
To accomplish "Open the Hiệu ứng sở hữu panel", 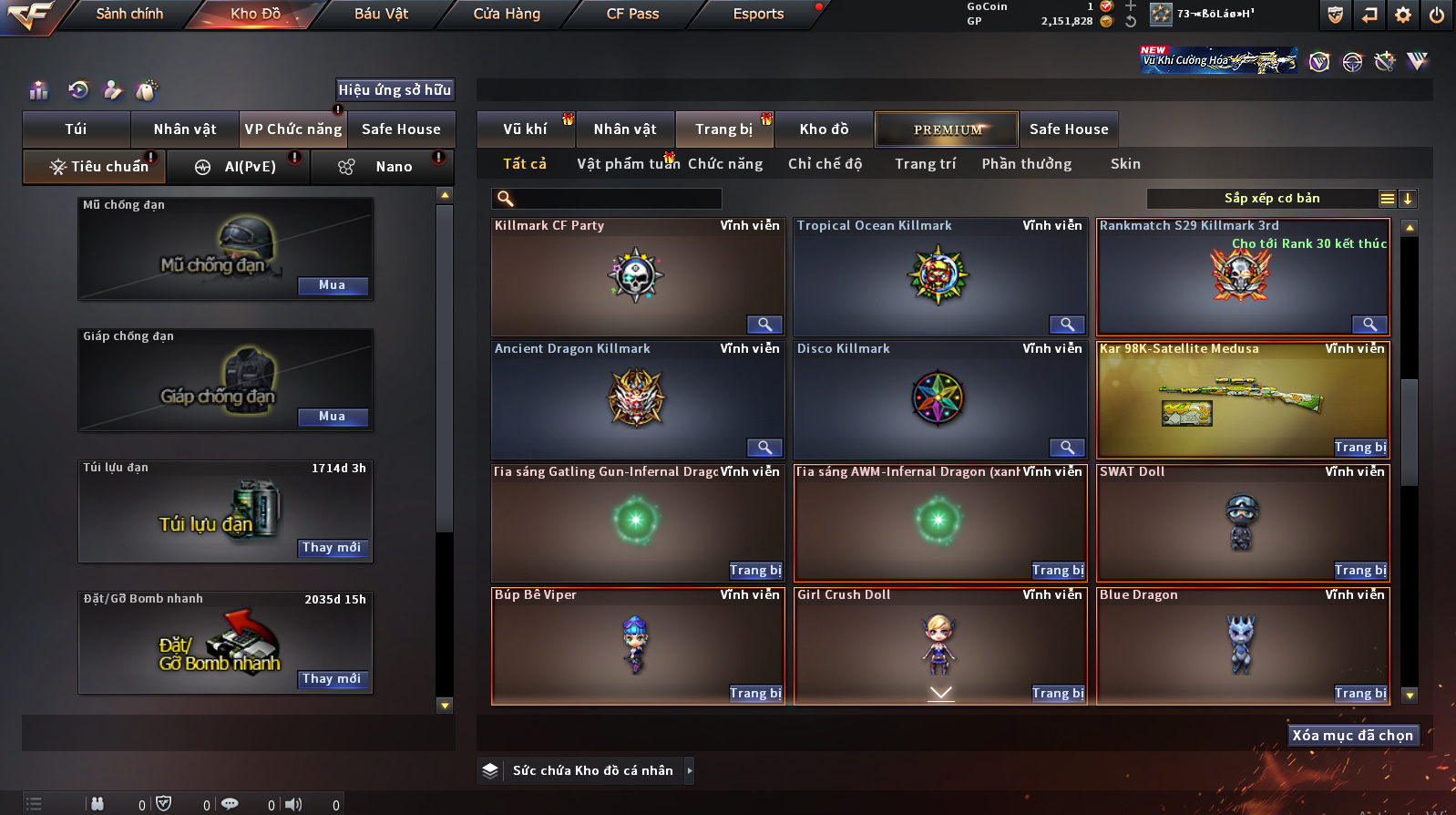I will (x=395, y=89).
